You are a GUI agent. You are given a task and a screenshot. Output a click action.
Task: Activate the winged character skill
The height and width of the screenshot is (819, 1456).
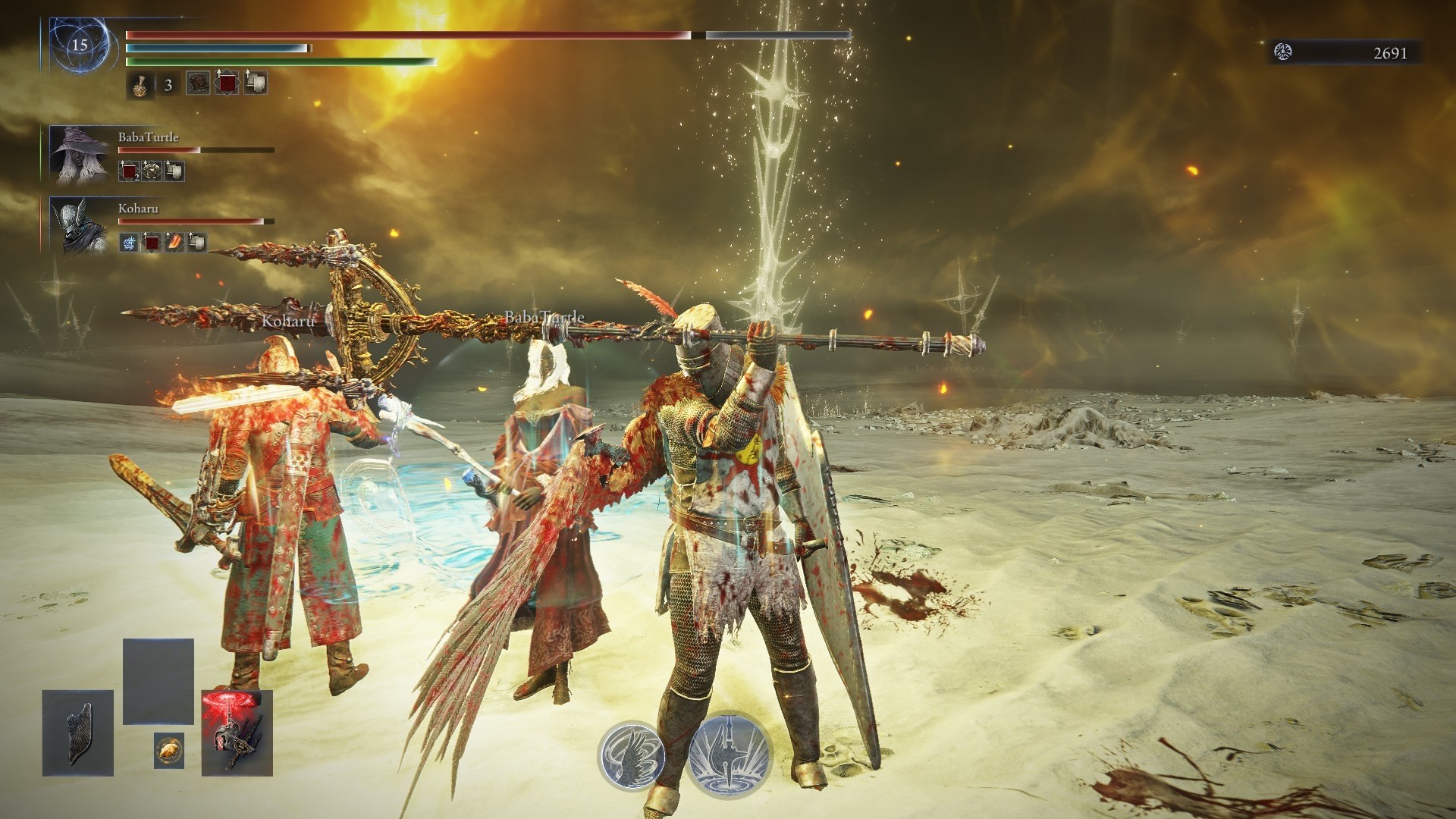pos(631,755)
